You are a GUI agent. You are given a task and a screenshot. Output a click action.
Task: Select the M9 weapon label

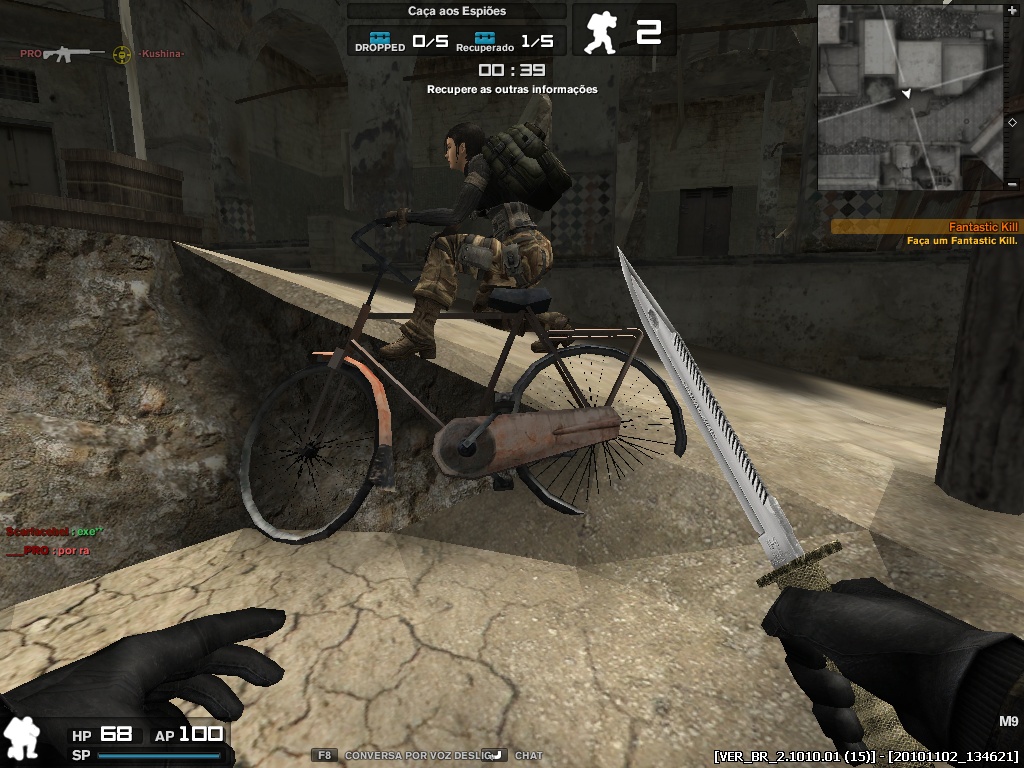(1007, 721)
